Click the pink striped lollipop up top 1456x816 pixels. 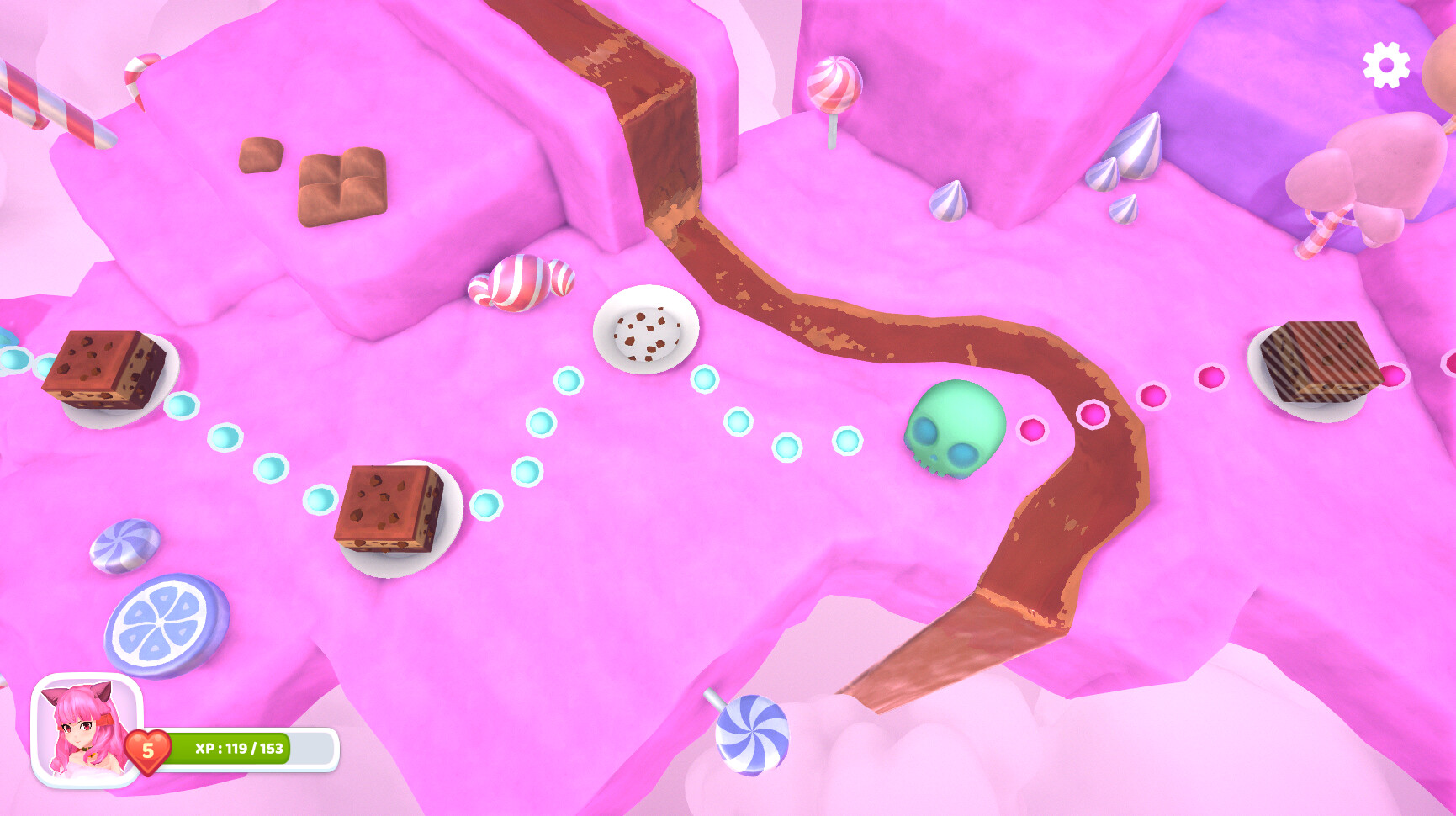(834, 84)
